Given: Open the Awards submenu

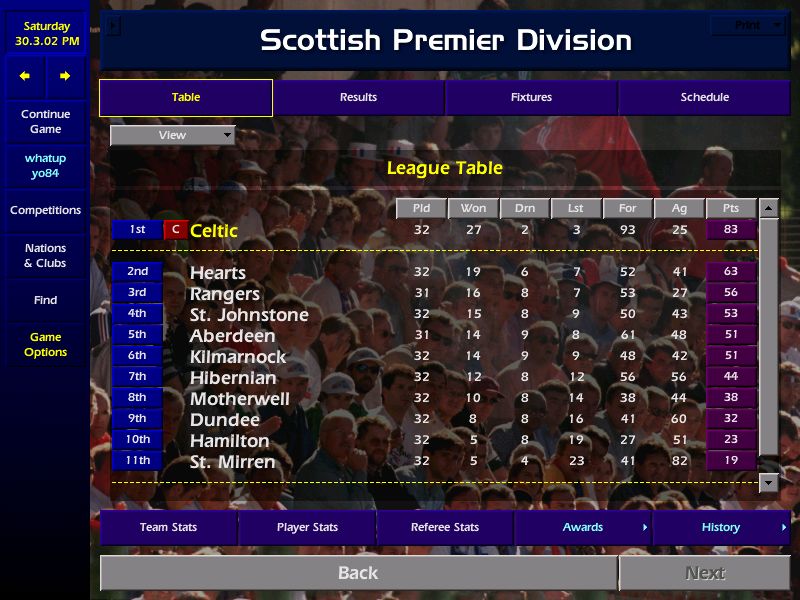Looking at the screenshot, I should point(583,528).
